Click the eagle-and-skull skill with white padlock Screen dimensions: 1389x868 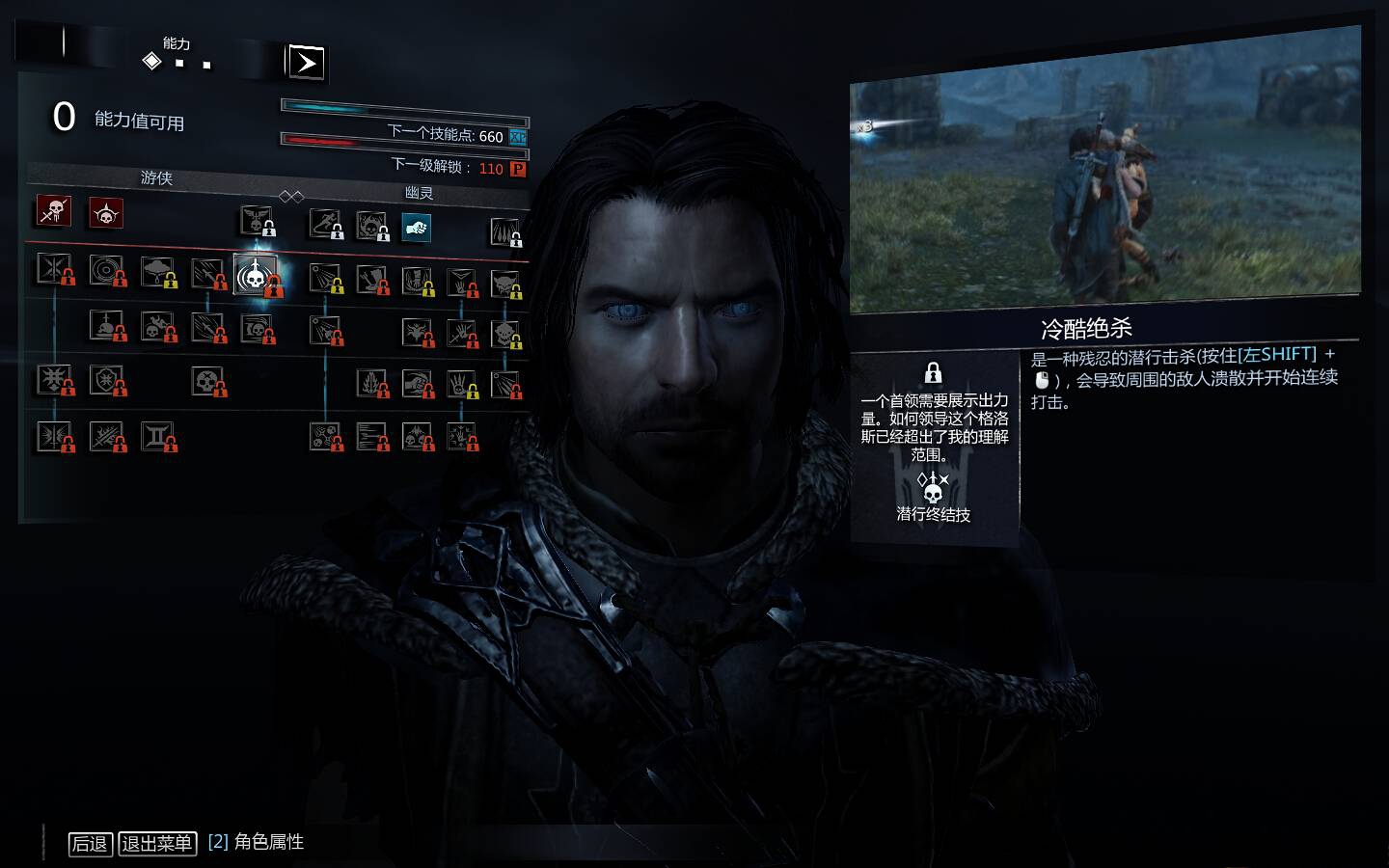click(257, 224)
